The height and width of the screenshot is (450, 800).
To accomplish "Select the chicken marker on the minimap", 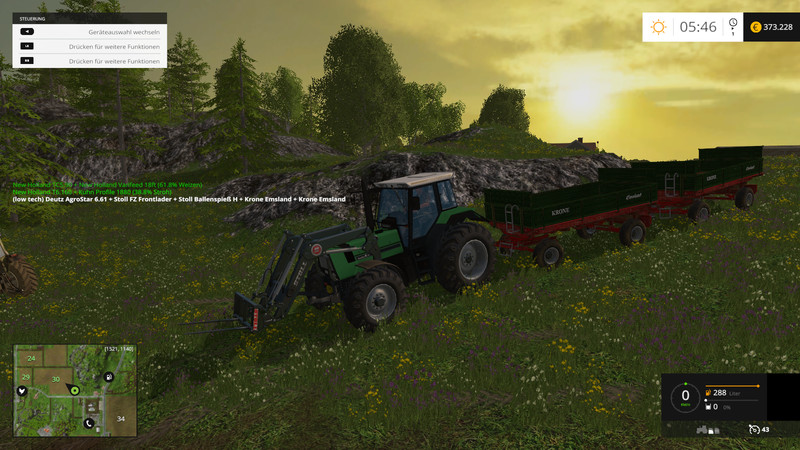I will pyautogui.click(x=21, y=390).
